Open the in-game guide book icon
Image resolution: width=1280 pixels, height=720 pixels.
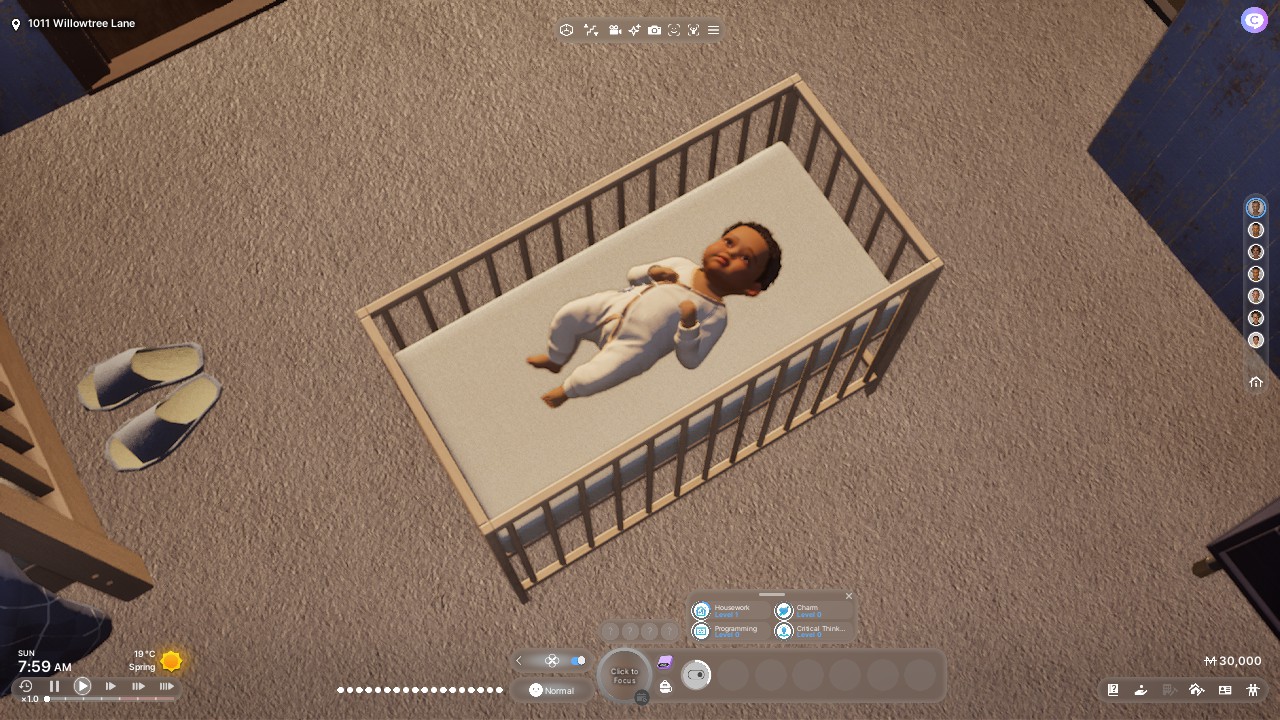click(1112, 690)
